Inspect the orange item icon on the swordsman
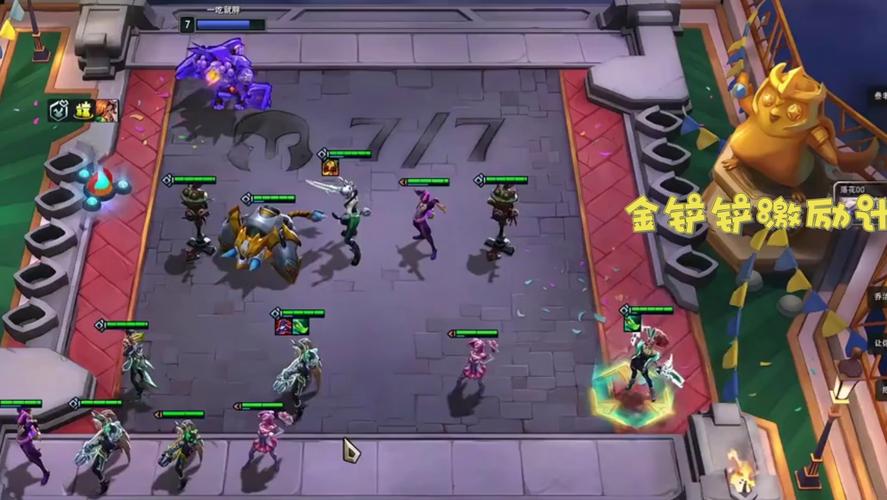Viewport: 887px width, 500px height. click(x=329, y=167)
